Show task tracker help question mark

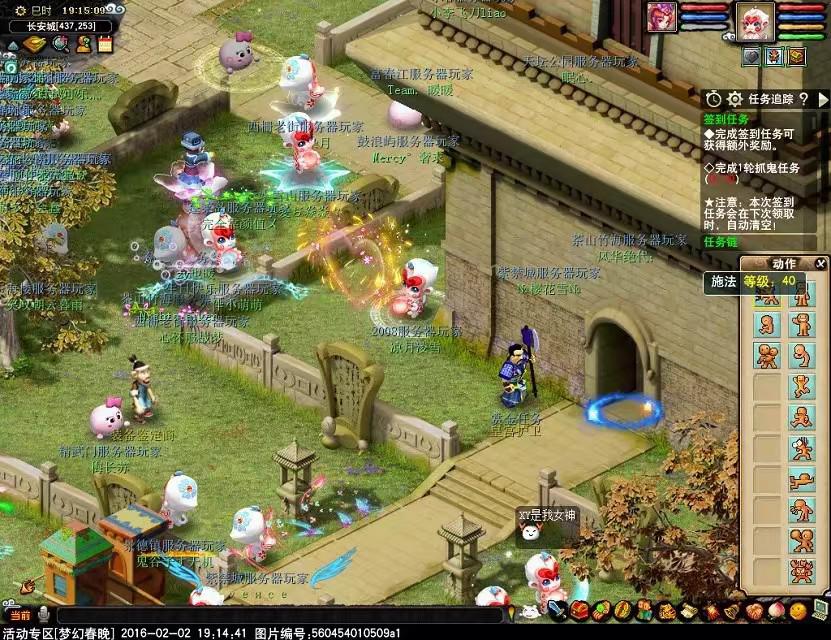click(x=803, y=99)
